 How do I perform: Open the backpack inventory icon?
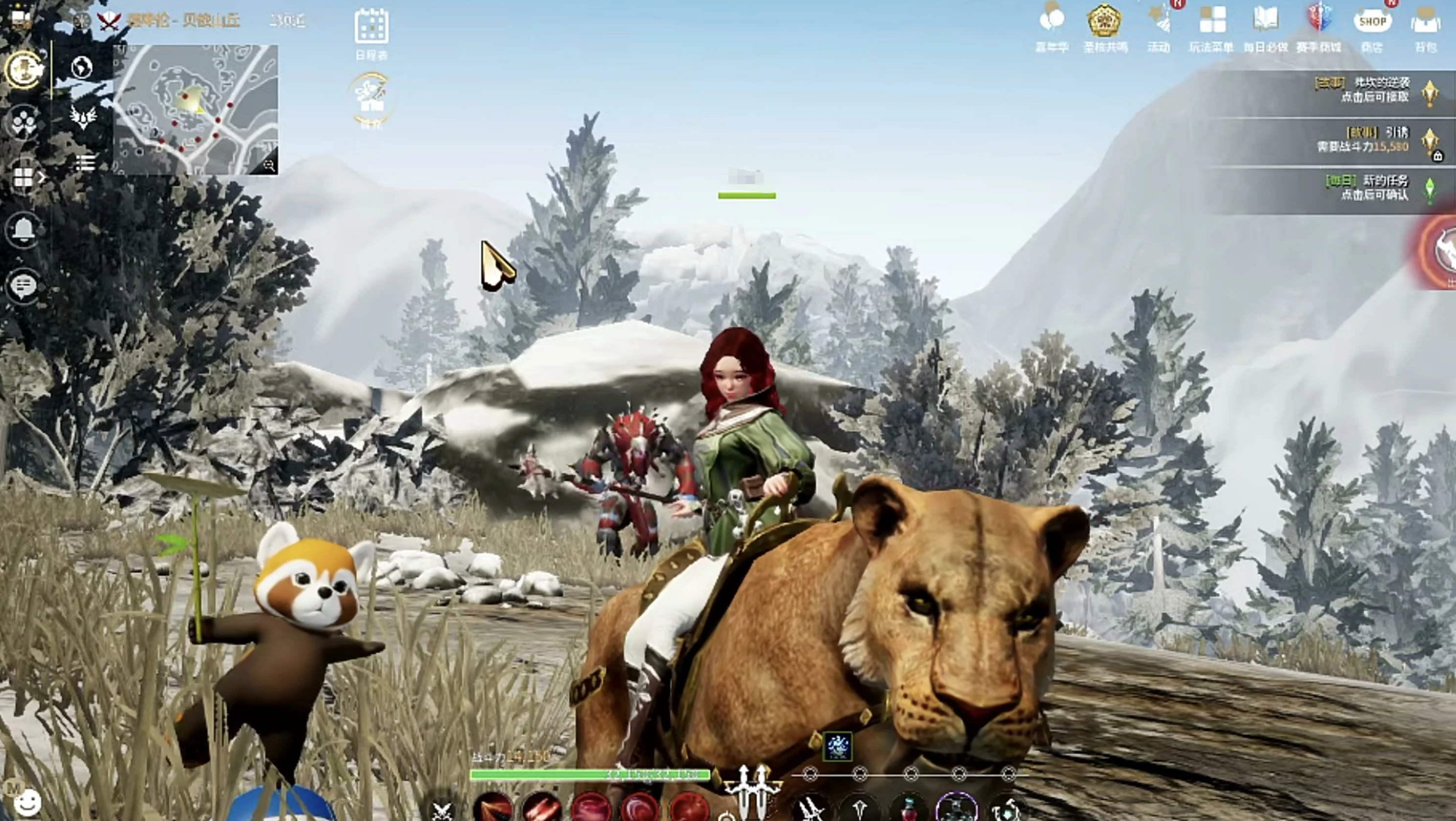point(1425,25)
